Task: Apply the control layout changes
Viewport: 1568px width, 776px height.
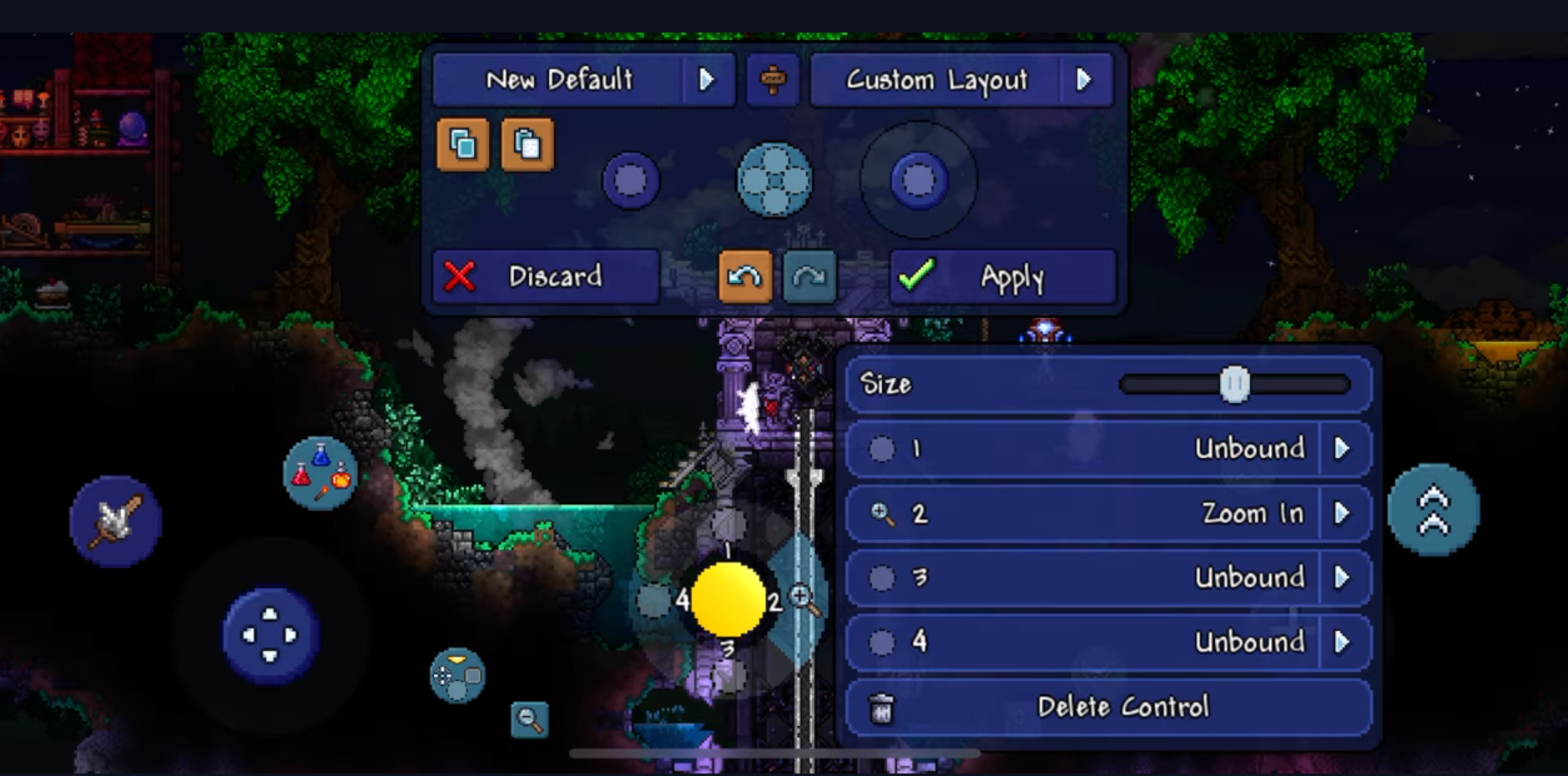Action: pyautogui.click(x=1003, y=277)
